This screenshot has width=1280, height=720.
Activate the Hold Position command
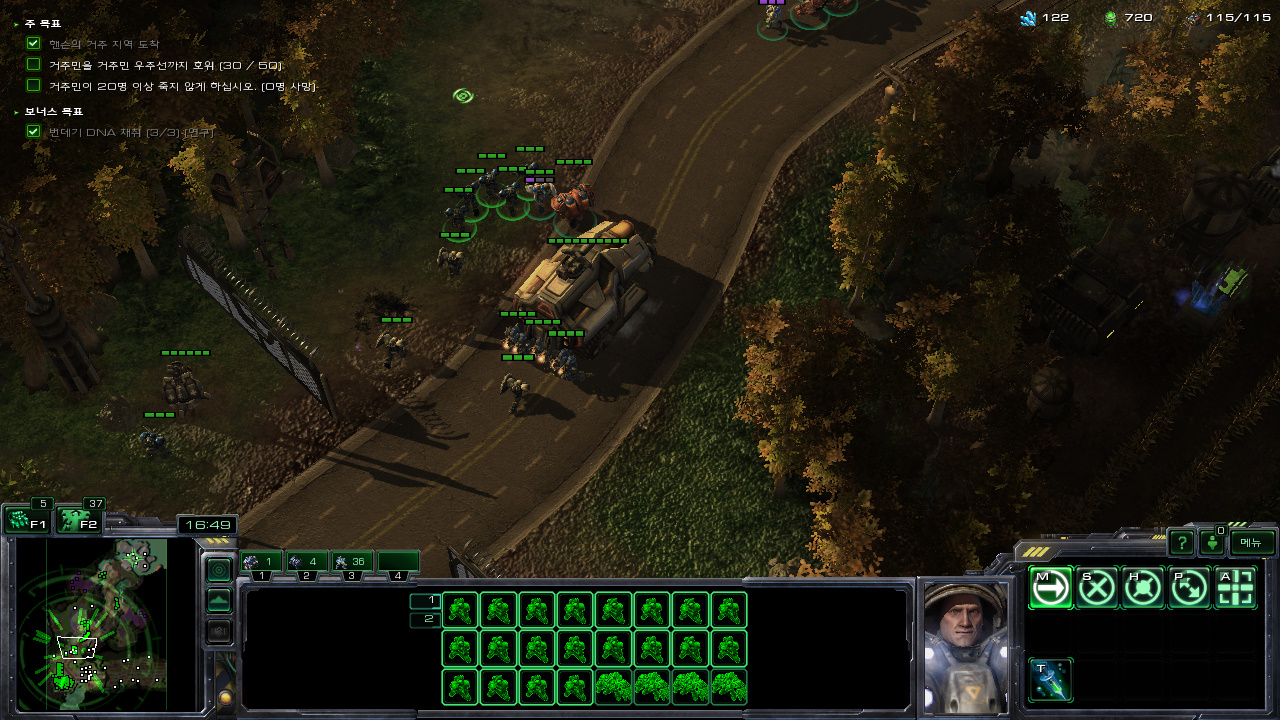[x=1143, y=588]
